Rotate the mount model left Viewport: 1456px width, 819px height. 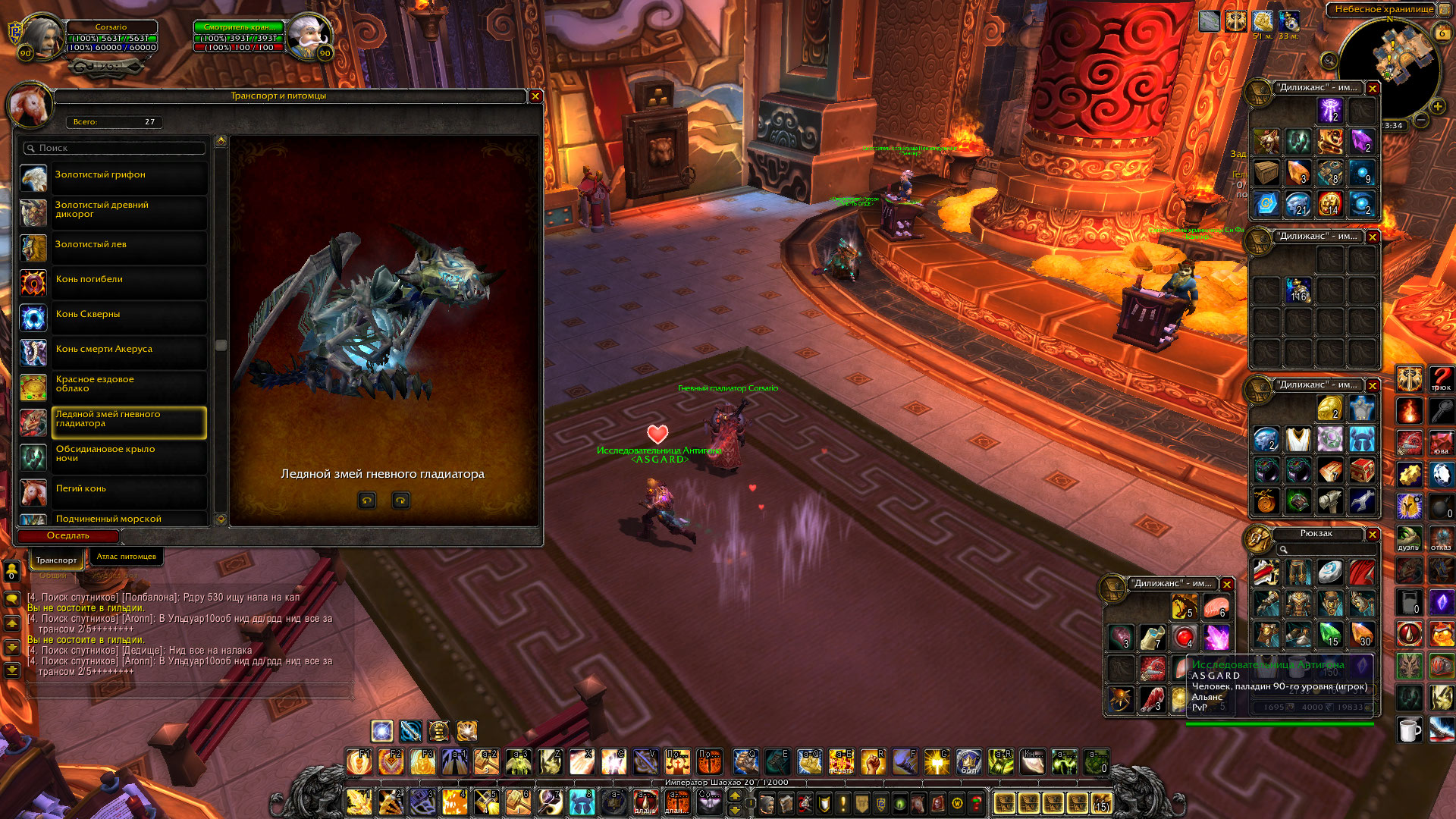coord(367,500)
